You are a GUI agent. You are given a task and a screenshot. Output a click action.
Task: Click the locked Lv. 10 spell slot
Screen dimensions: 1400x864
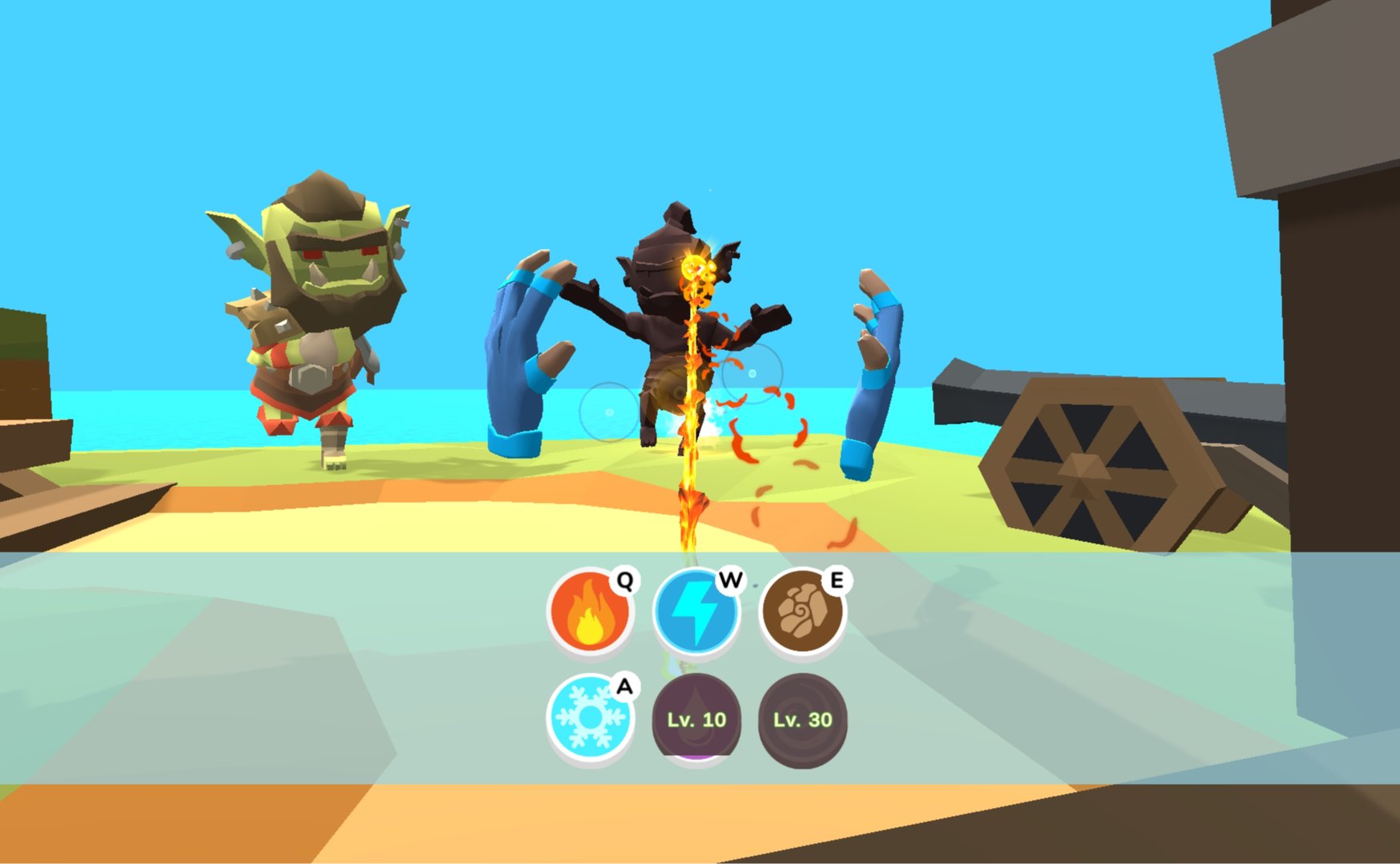(696, 718)
